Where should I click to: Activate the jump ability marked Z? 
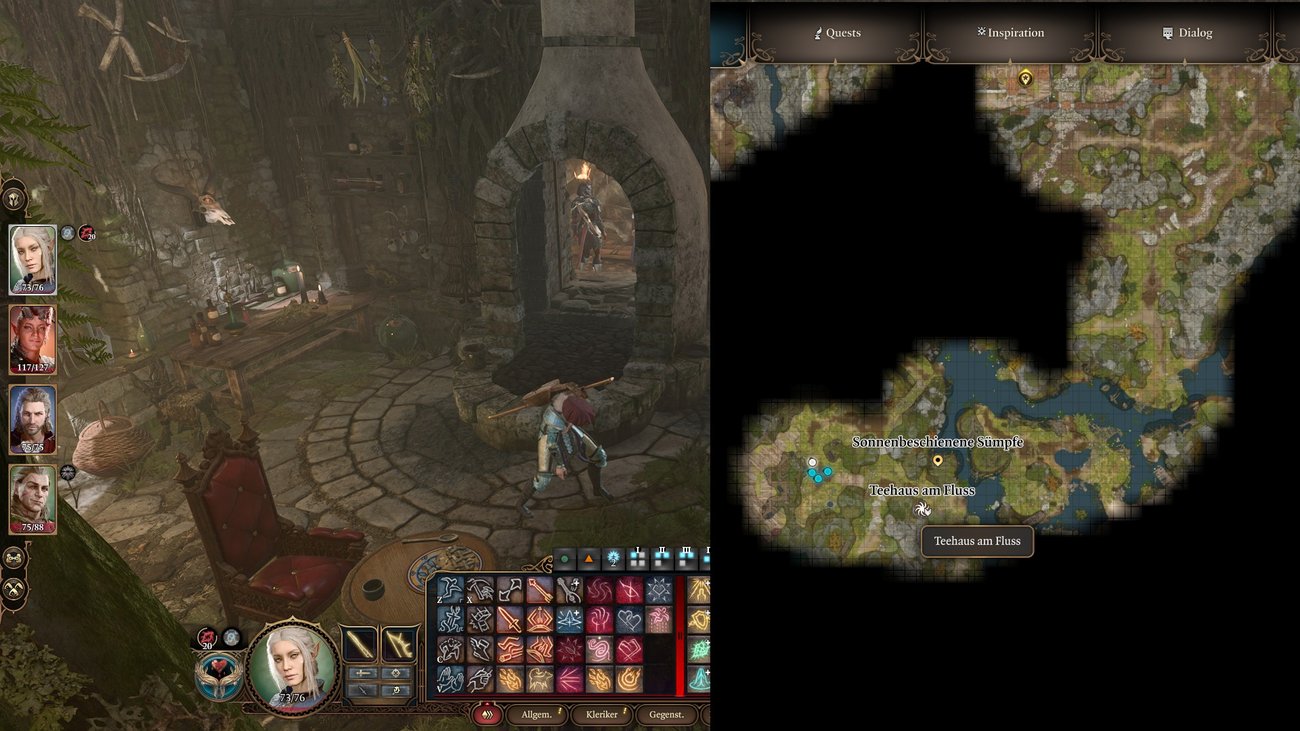[451, 591]
